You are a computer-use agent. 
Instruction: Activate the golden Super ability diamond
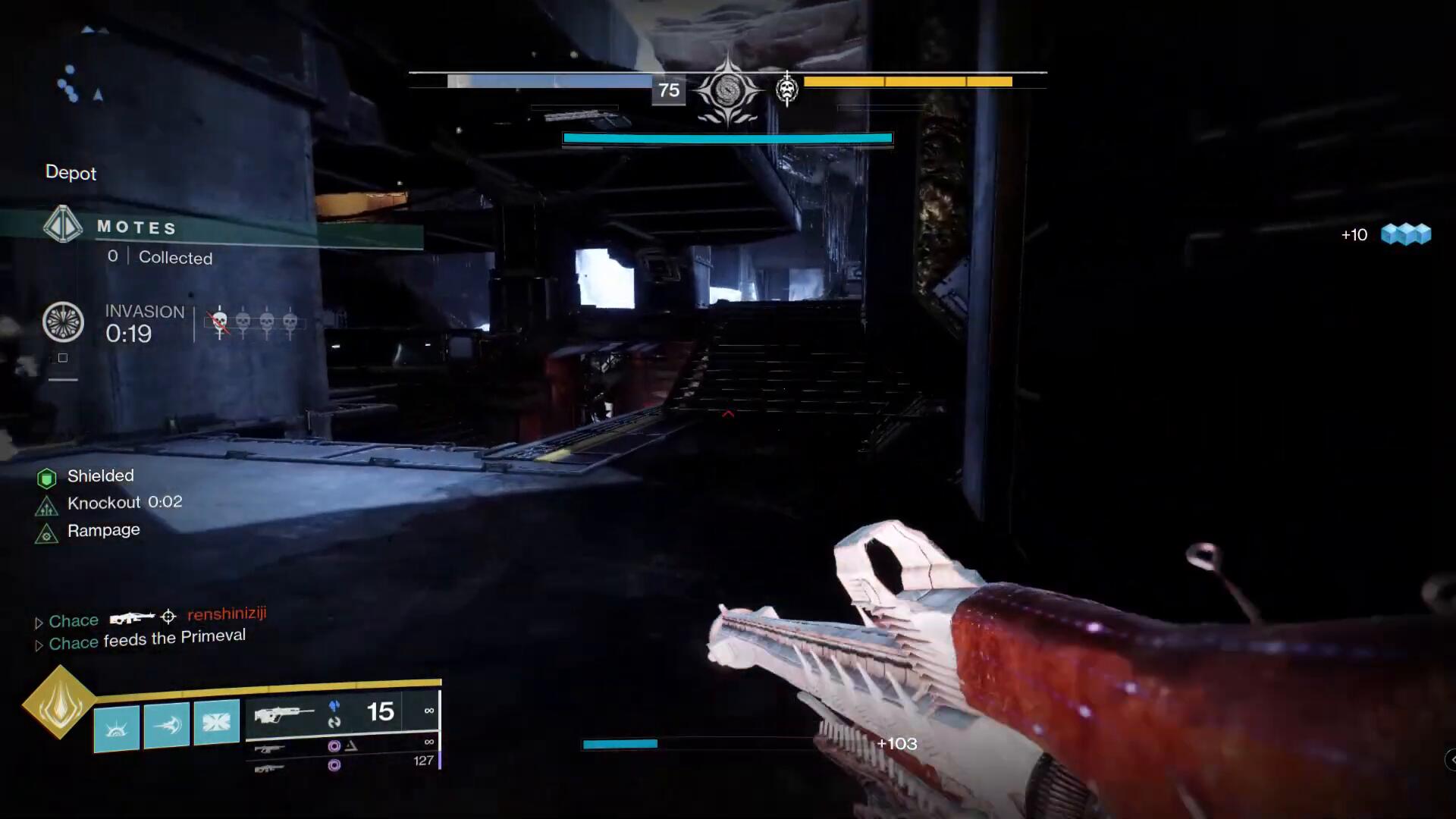pos(59,702)
